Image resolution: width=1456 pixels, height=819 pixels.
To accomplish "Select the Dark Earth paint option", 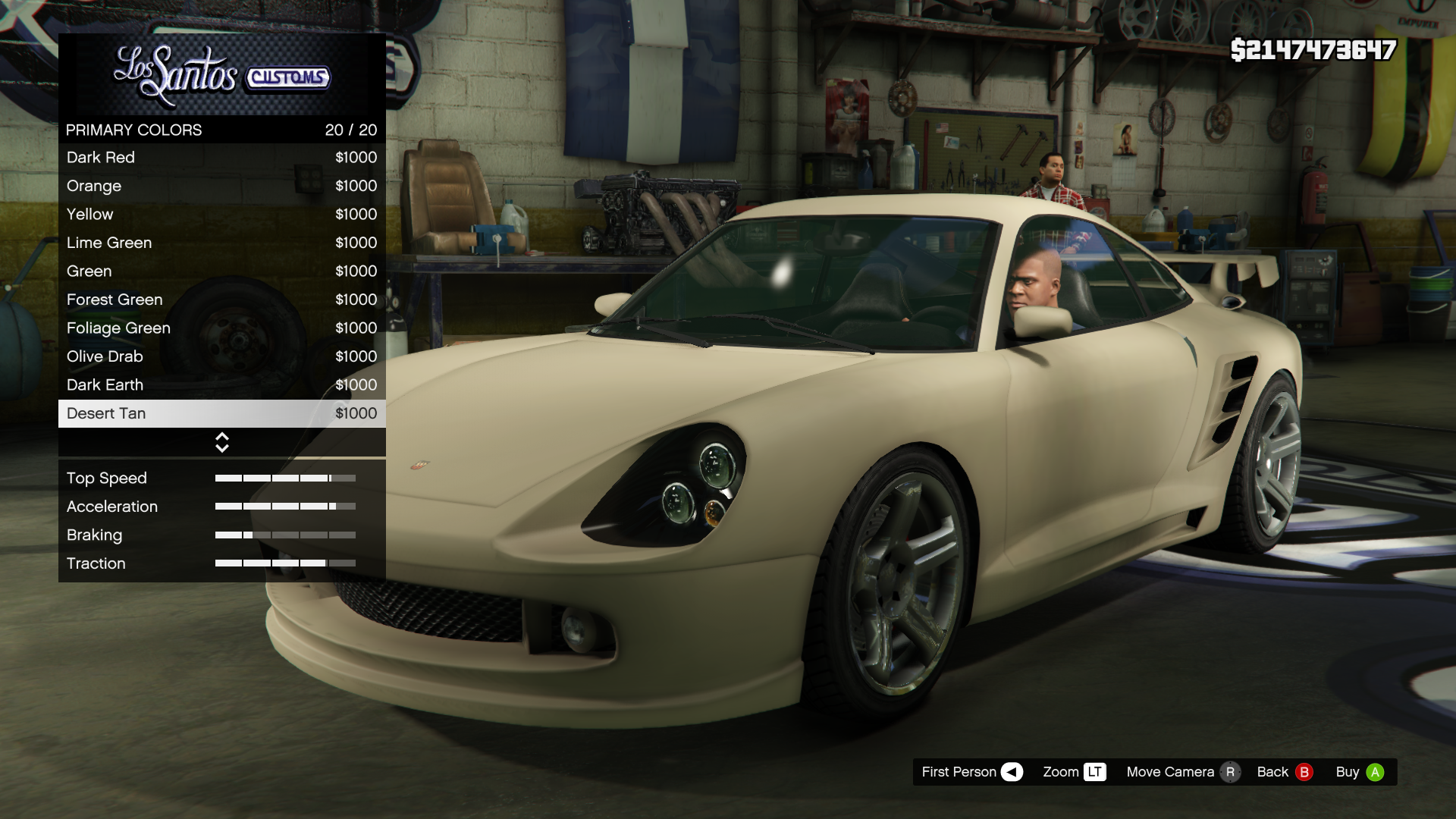I will (x=221, y=385).
